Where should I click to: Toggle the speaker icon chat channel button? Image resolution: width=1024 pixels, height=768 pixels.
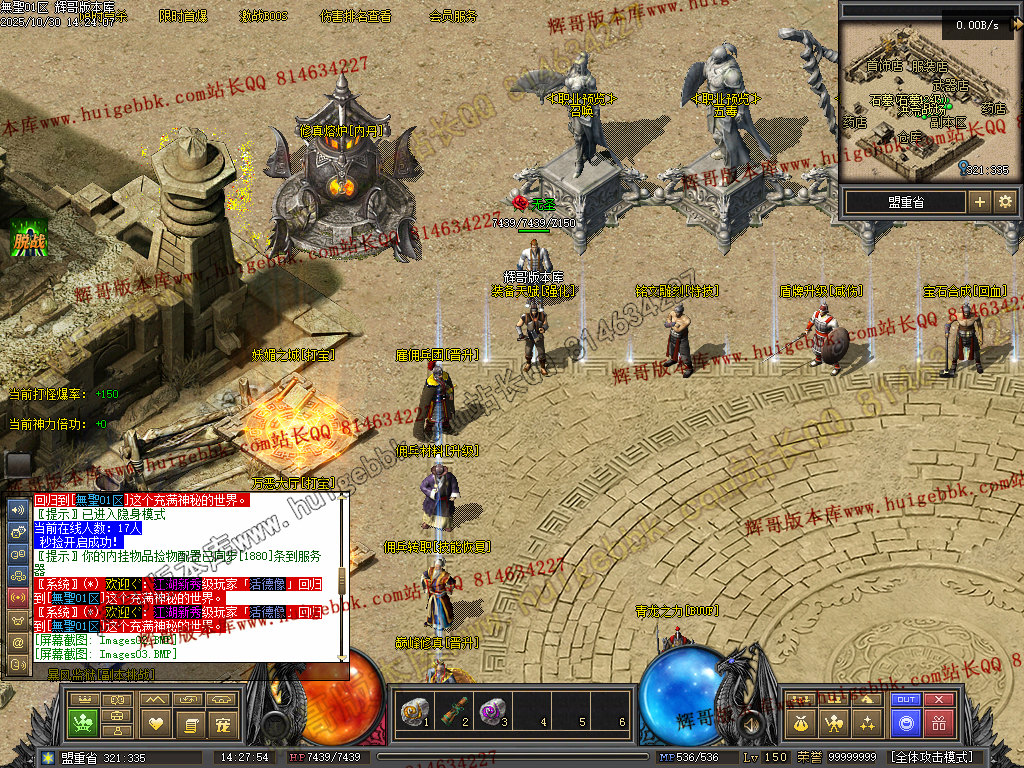(18, 509)
